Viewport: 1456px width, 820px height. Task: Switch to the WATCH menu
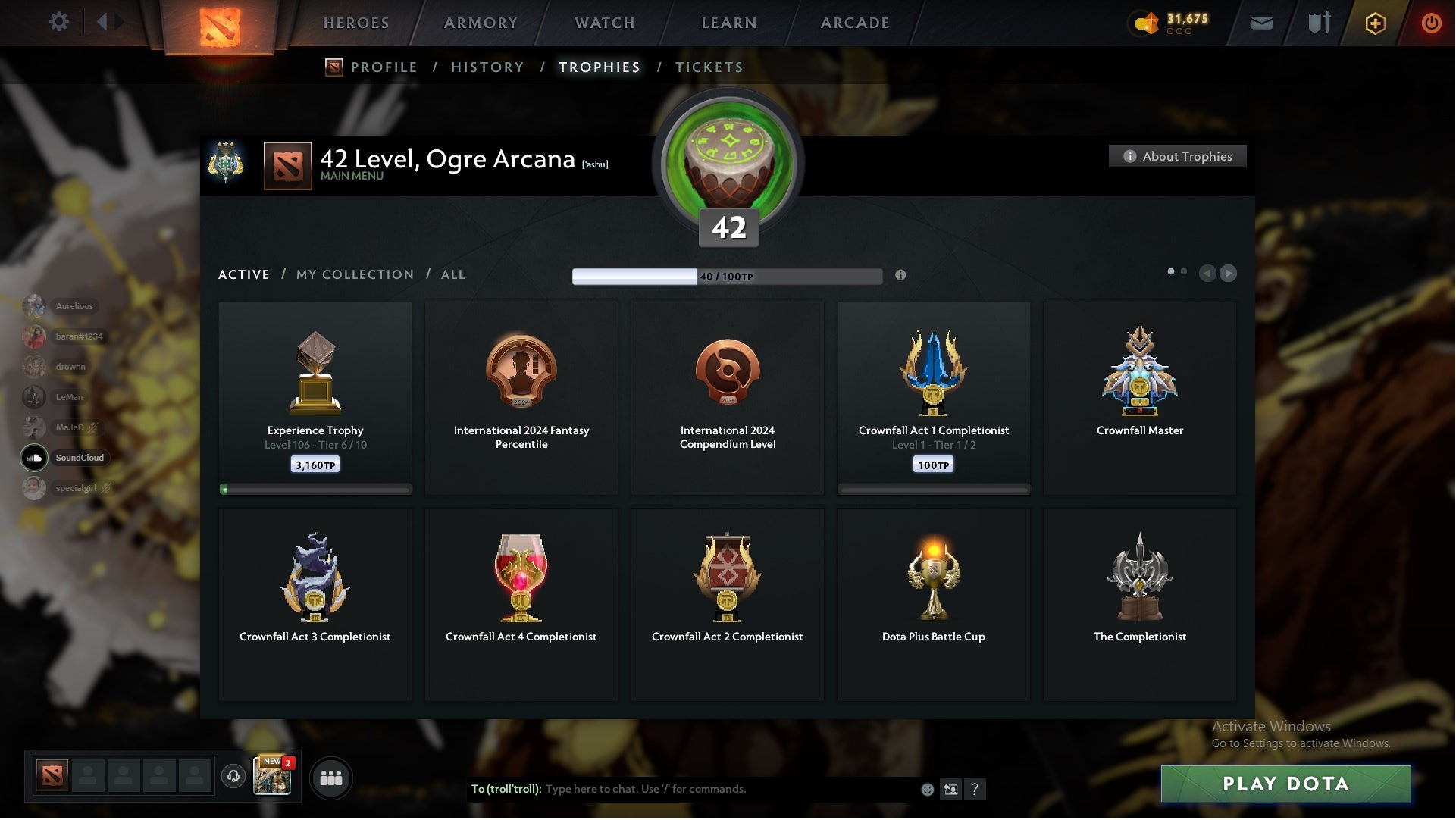click(604, 23)
